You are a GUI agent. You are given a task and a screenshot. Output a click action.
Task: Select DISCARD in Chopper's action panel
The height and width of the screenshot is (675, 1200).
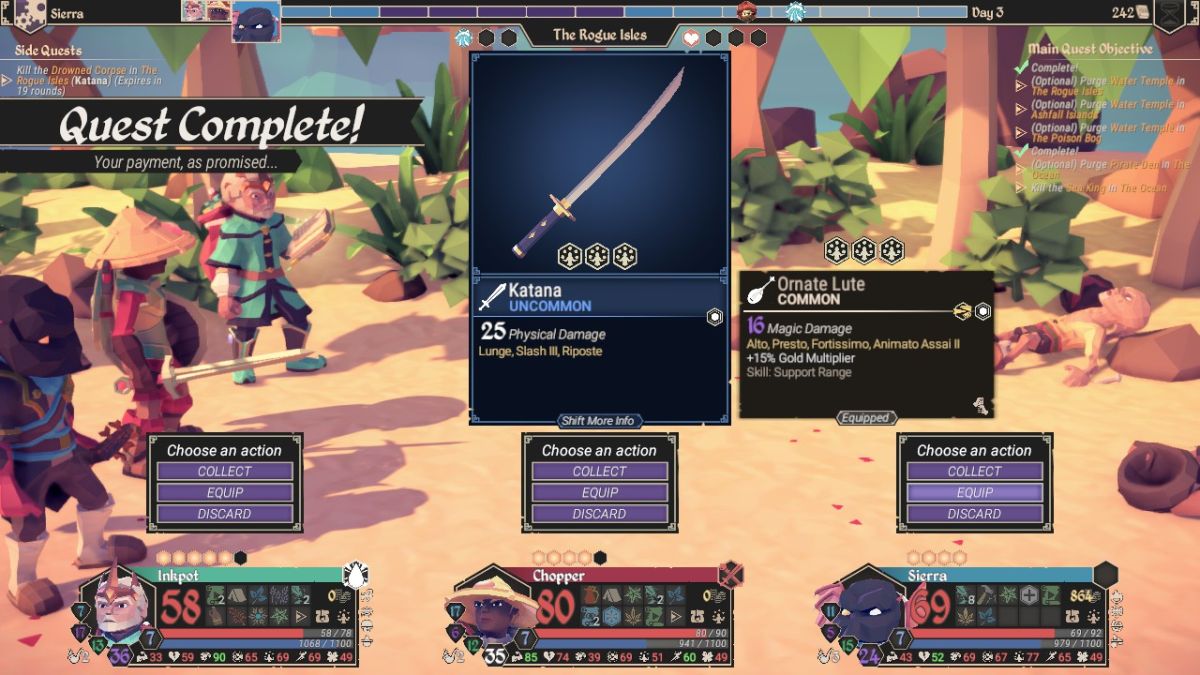[600, 514]
